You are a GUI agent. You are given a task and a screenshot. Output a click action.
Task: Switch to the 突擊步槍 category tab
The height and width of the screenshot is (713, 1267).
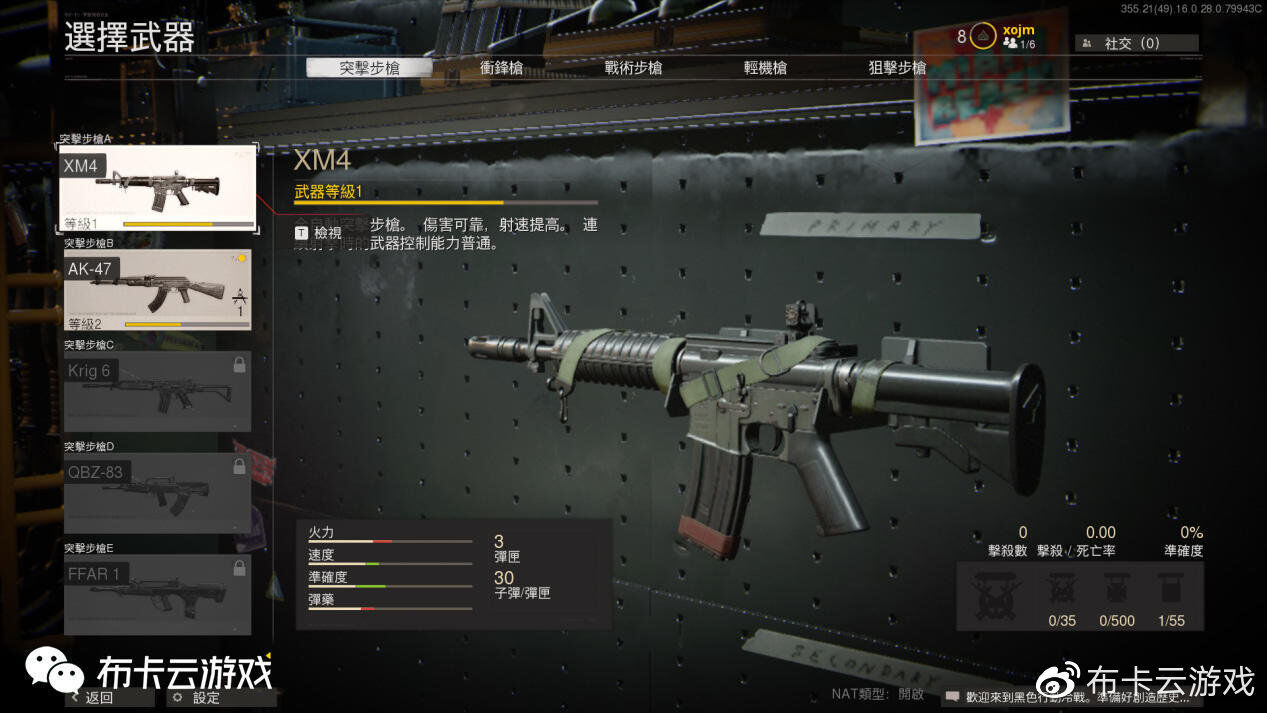point(369,68)
